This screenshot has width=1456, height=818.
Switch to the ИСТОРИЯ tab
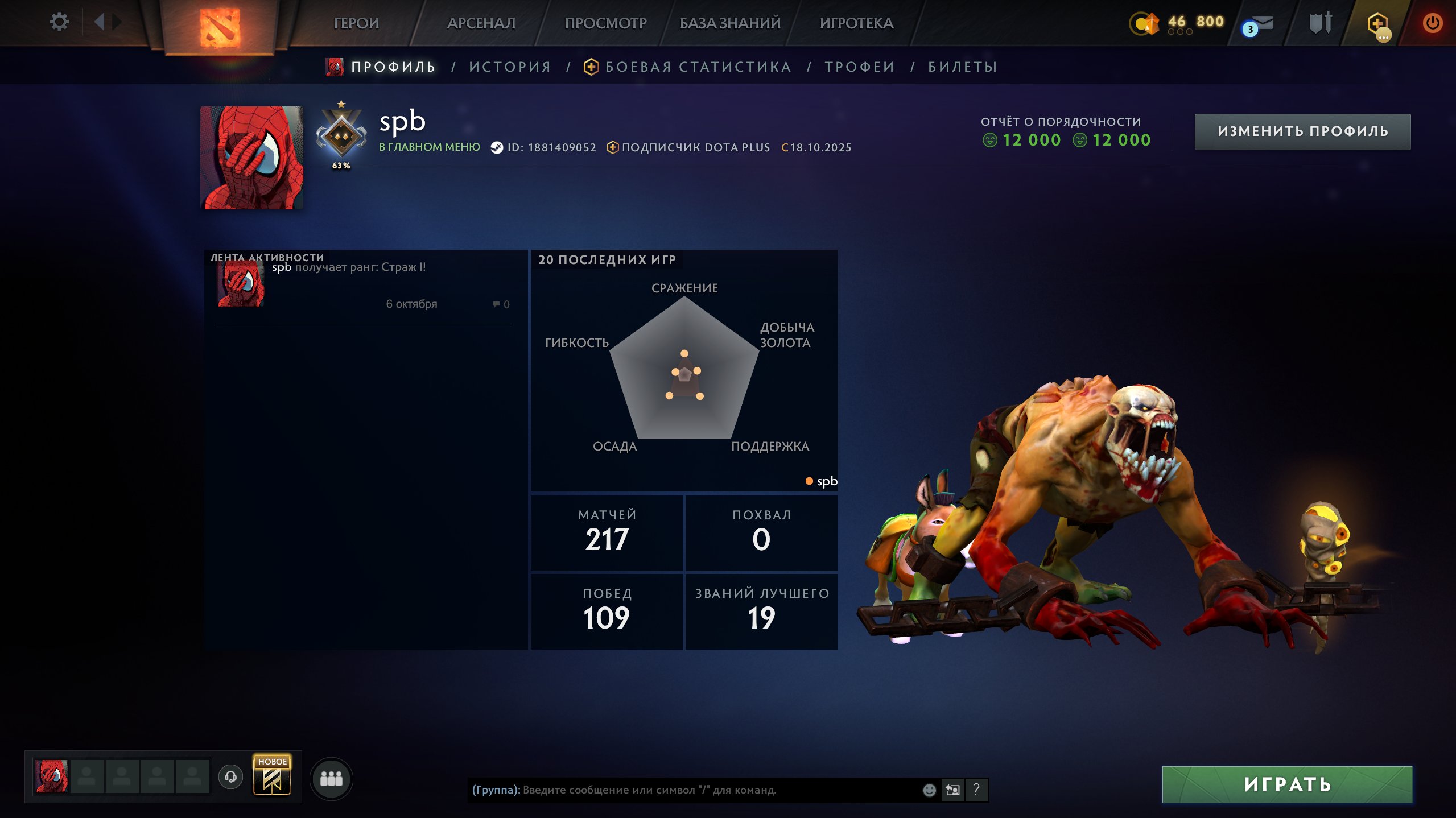[510, 67]
